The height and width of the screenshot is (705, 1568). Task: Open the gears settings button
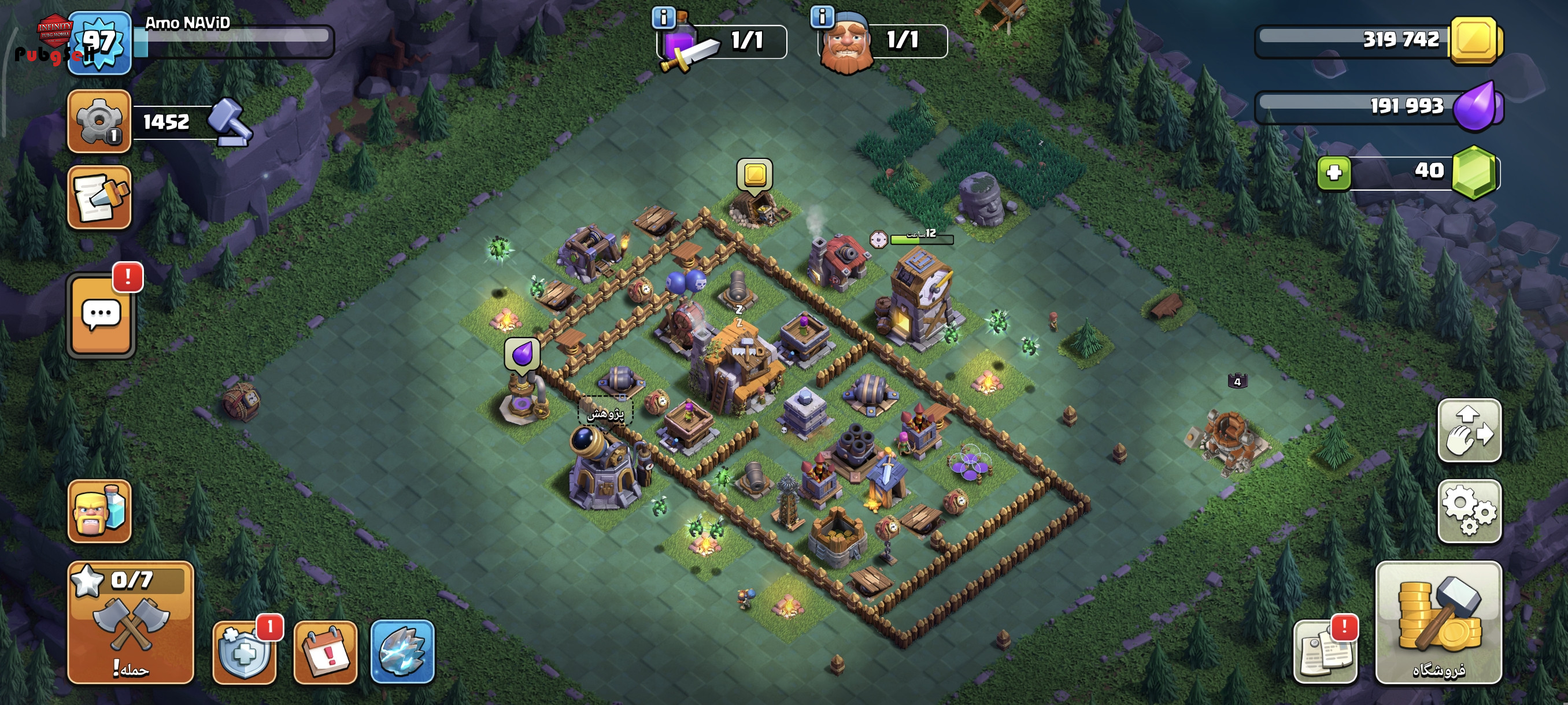[x=1469, y=510]
